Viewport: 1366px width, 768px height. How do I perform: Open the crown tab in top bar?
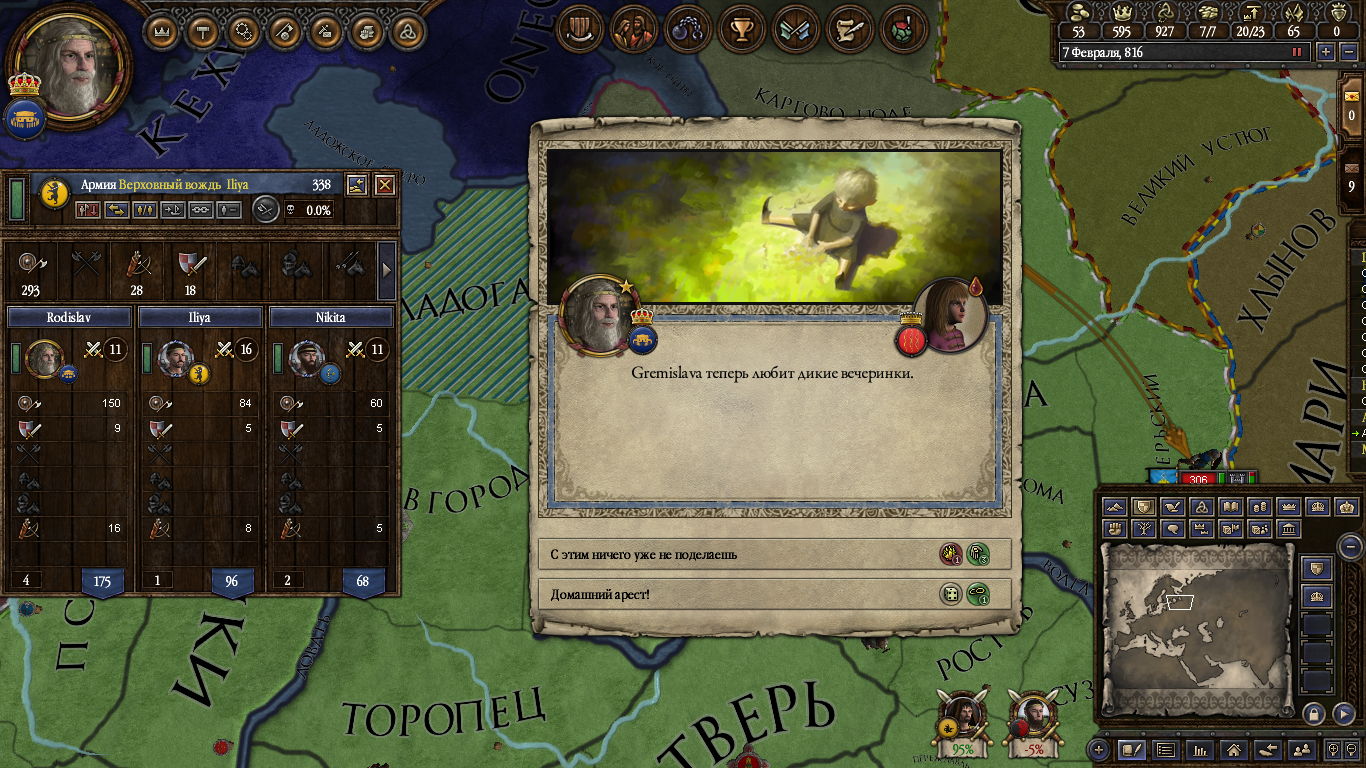coord(162,31)
